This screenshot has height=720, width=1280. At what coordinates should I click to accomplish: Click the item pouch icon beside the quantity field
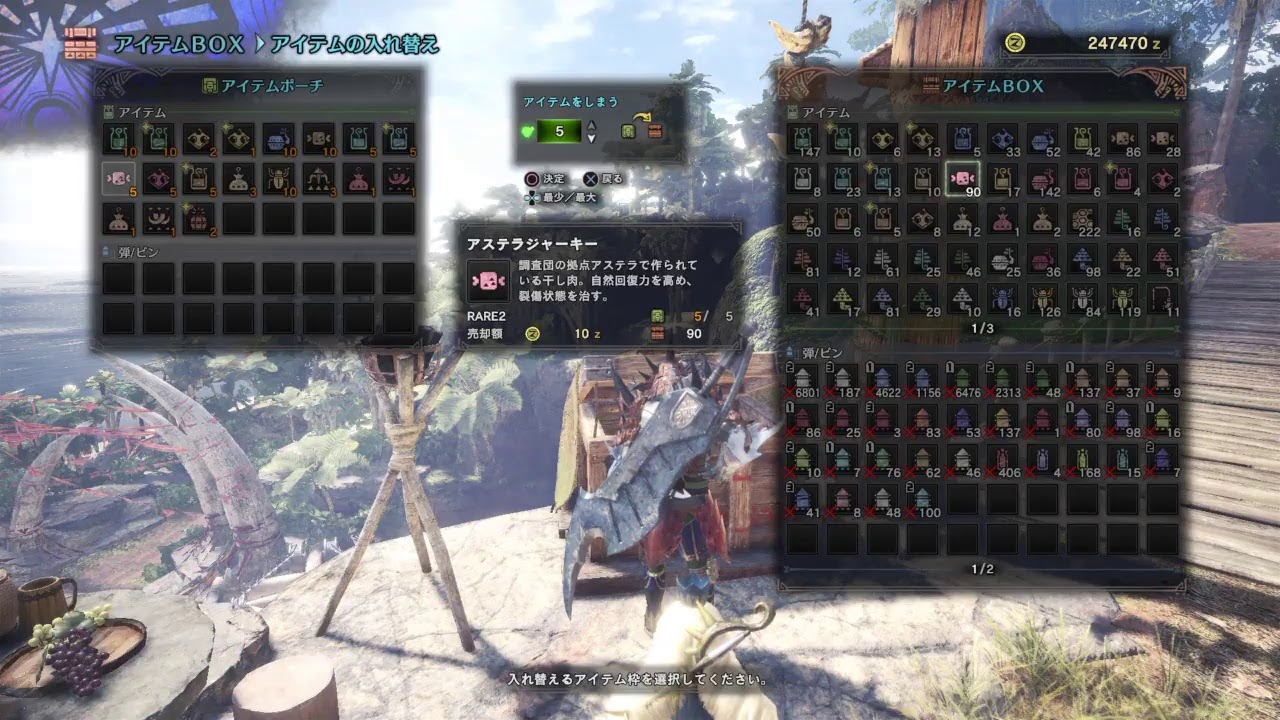pyautogui.click(x=627, y=132)
